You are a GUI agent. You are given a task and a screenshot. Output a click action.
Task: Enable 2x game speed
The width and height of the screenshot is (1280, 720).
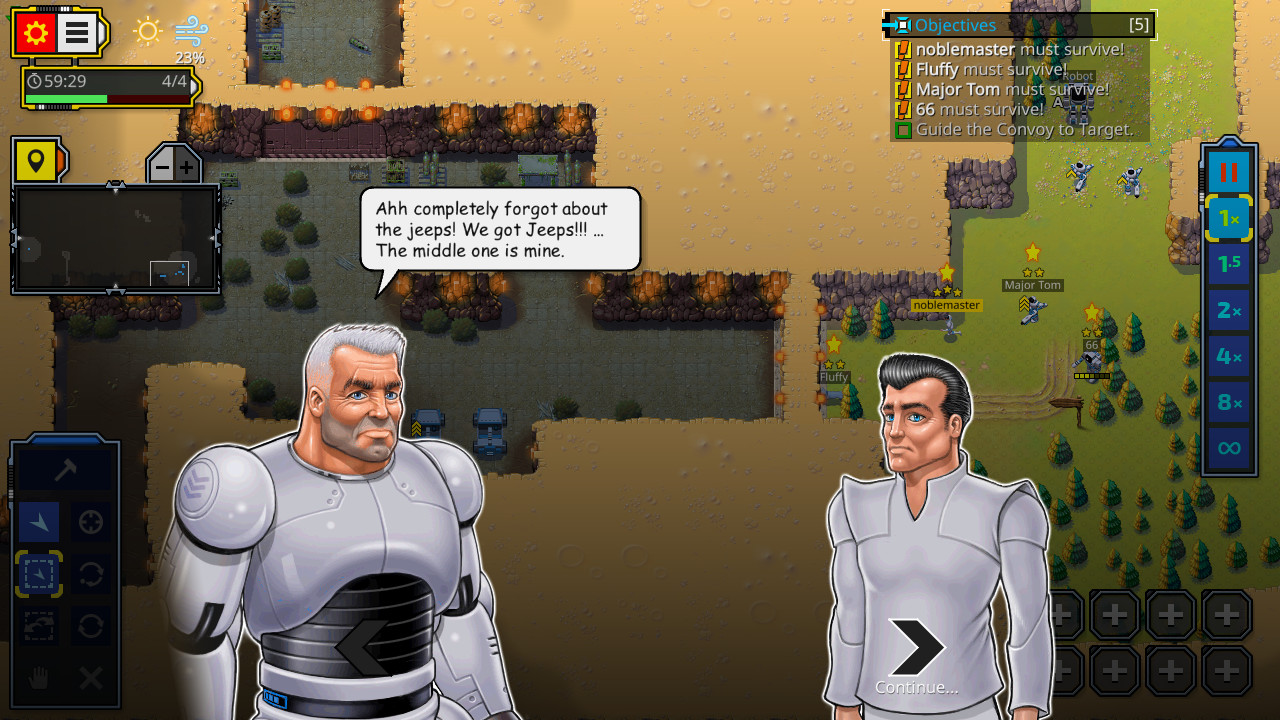pos(1228,309)
